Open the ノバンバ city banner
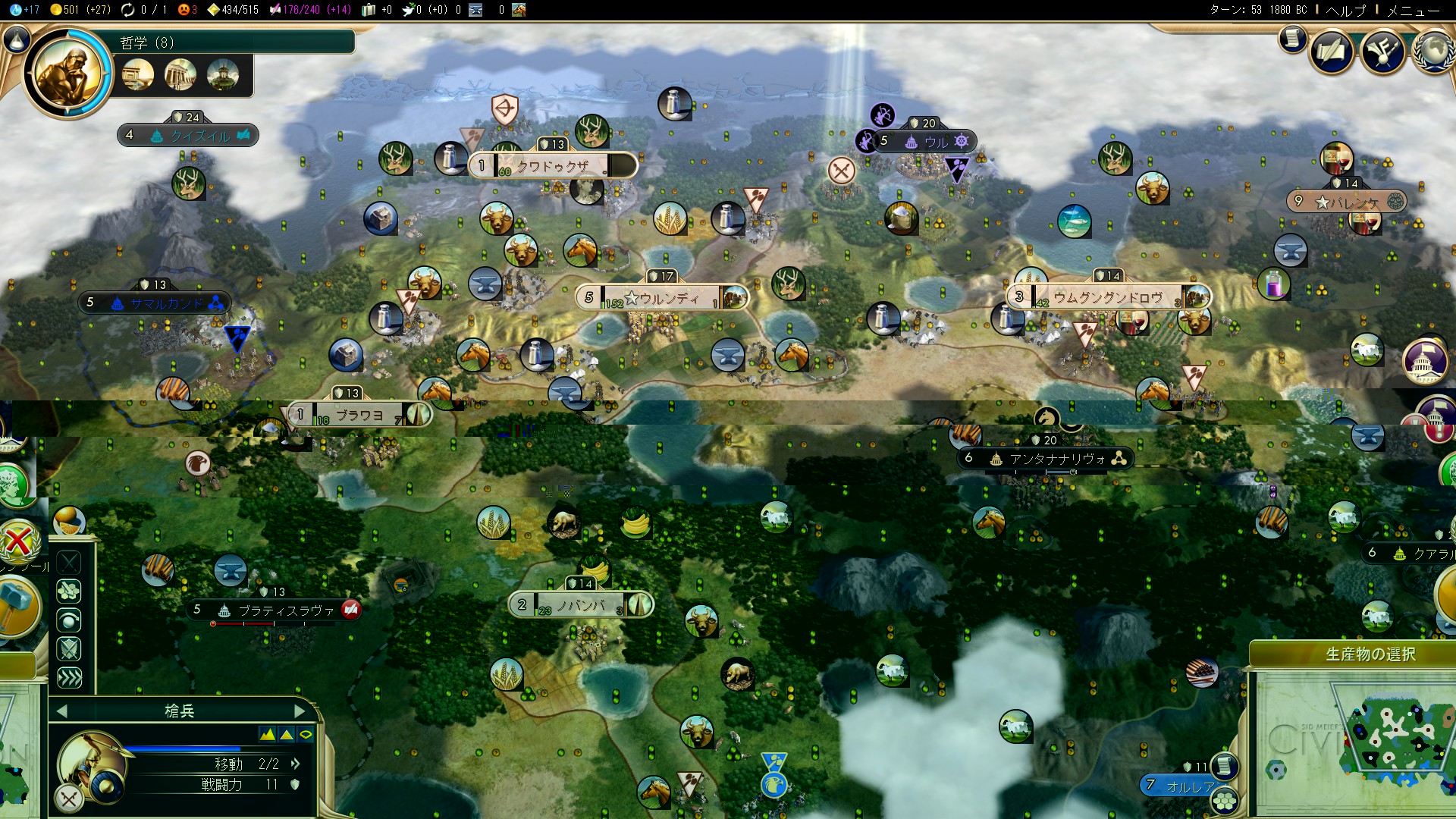The width and height of the screenshot is (1456, 819). [581, 605]
